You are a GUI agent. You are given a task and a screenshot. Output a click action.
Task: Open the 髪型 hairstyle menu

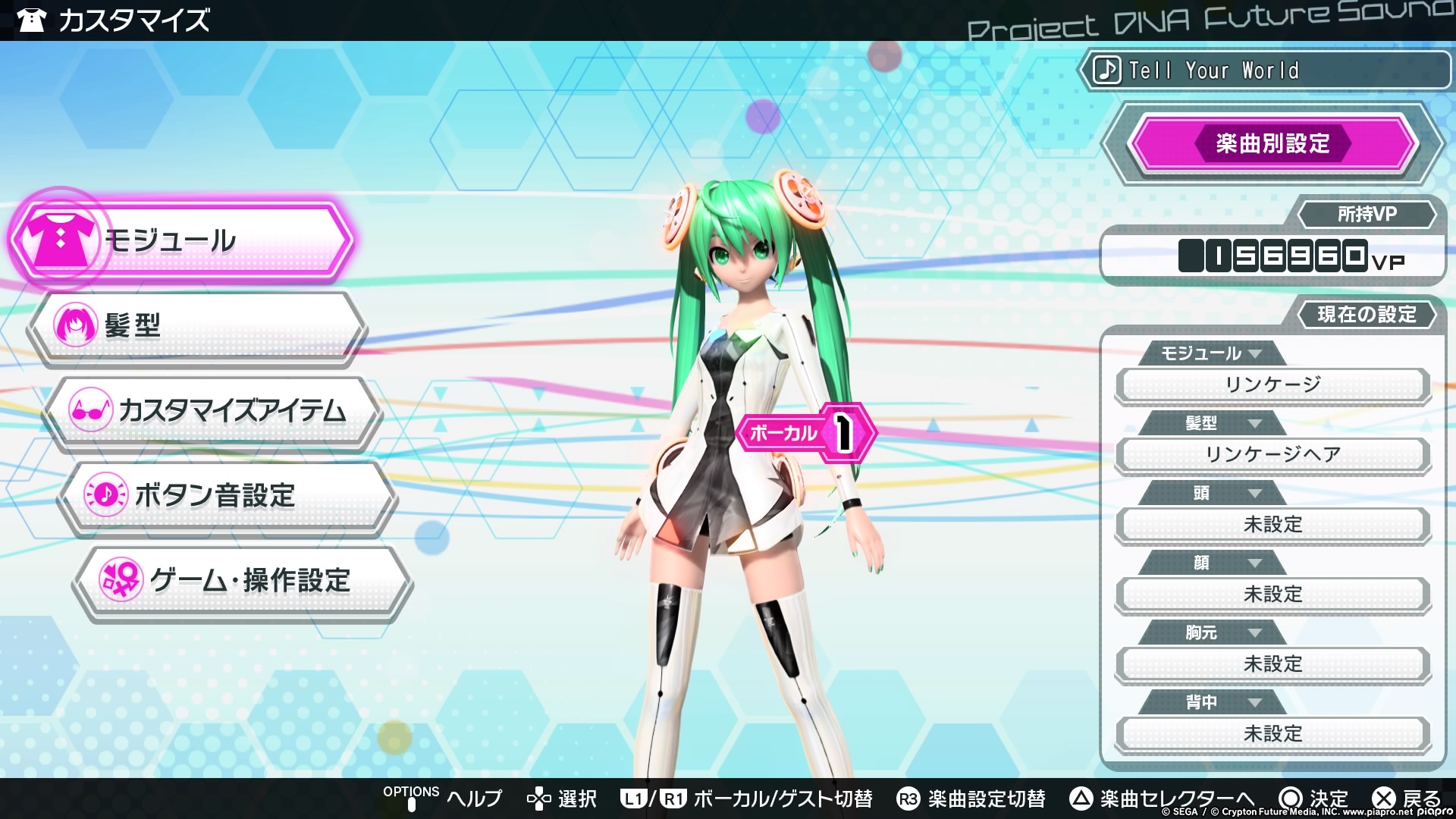[x=197, y=325]
